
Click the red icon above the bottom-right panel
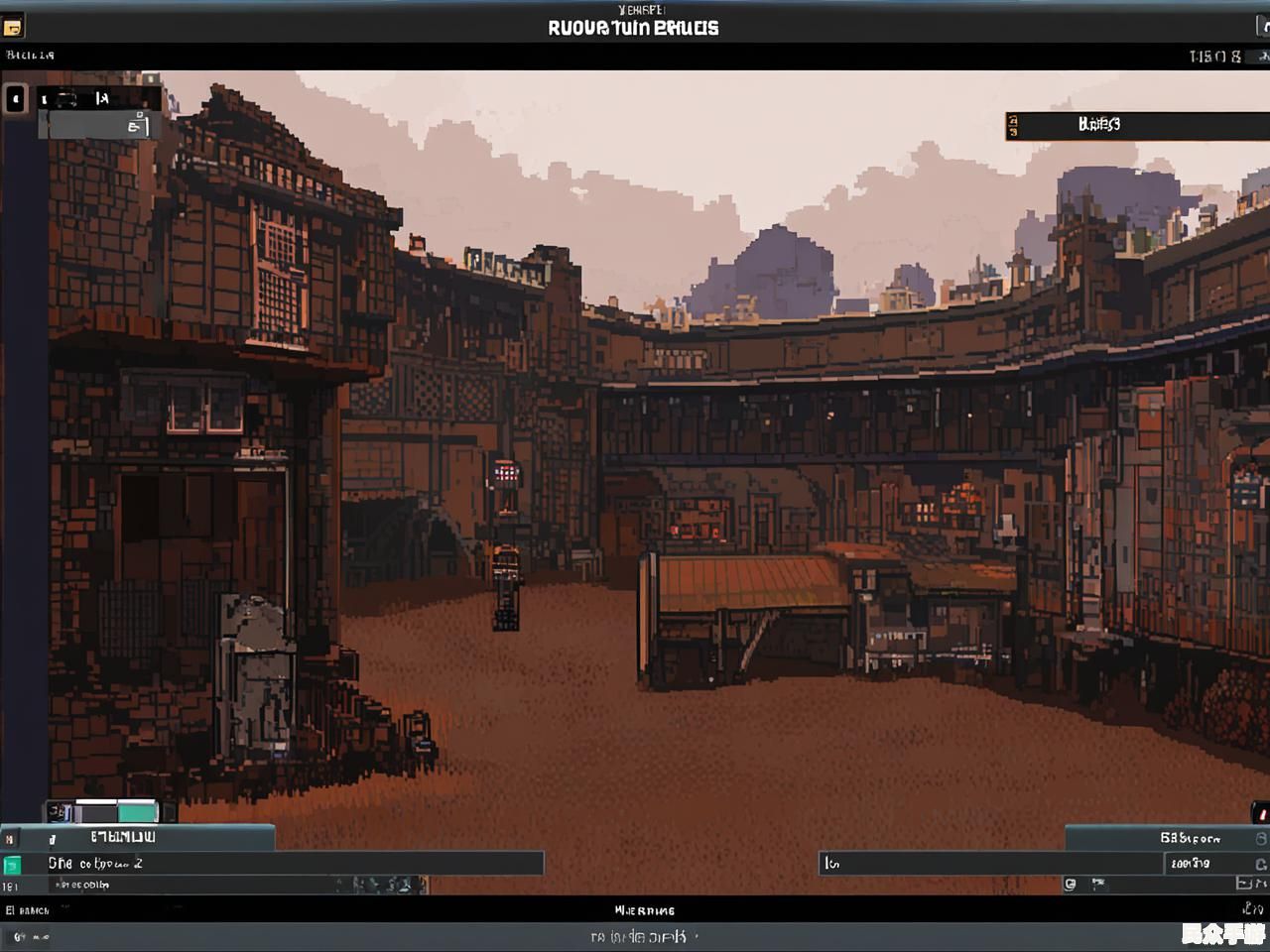pyautogui.click(x=1260, y=813)
